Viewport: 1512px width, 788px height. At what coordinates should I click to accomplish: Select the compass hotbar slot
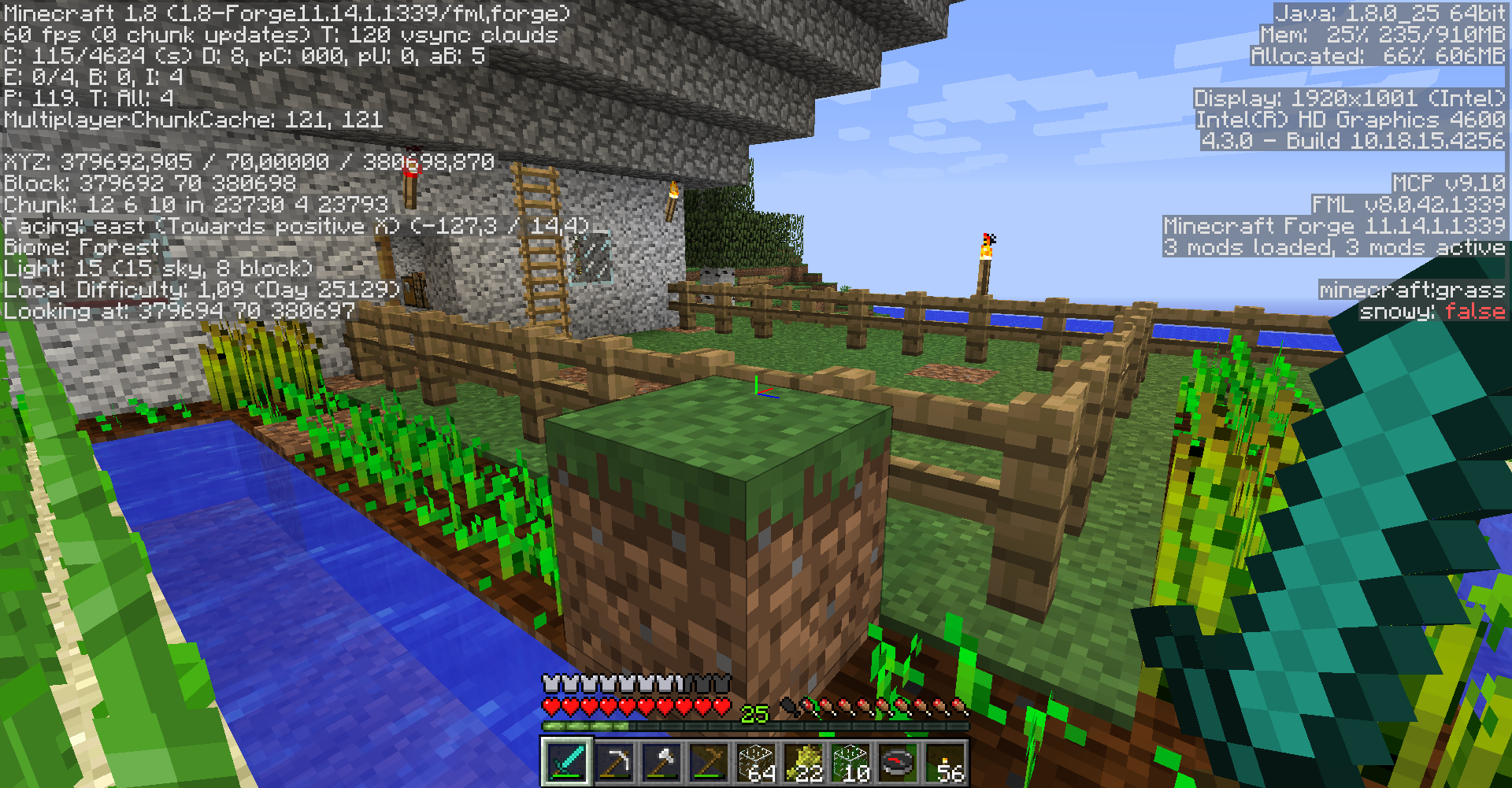tap(898, 761)
